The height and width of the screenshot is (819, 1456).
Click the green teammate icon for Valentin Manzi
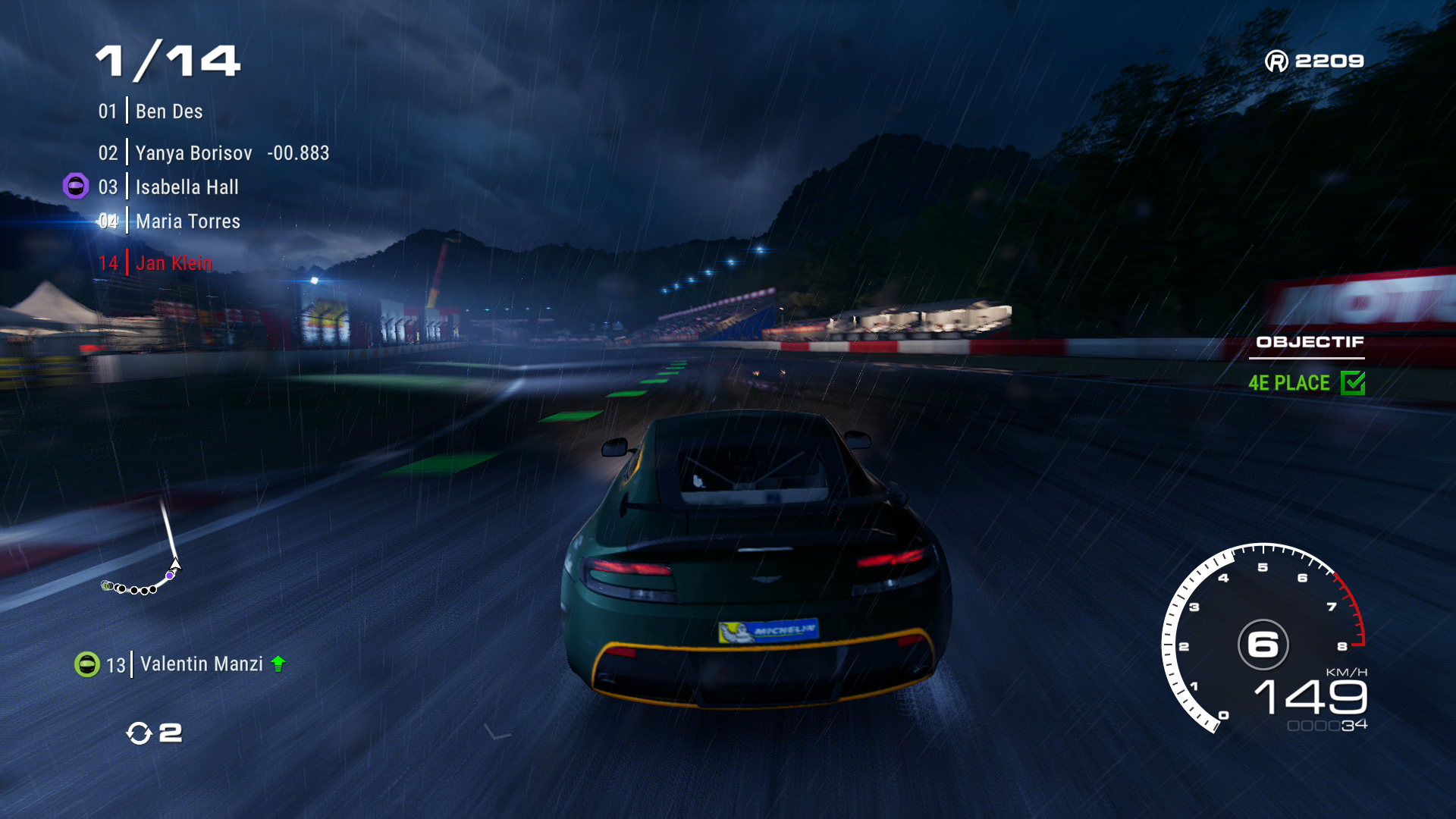click(87, 664)
